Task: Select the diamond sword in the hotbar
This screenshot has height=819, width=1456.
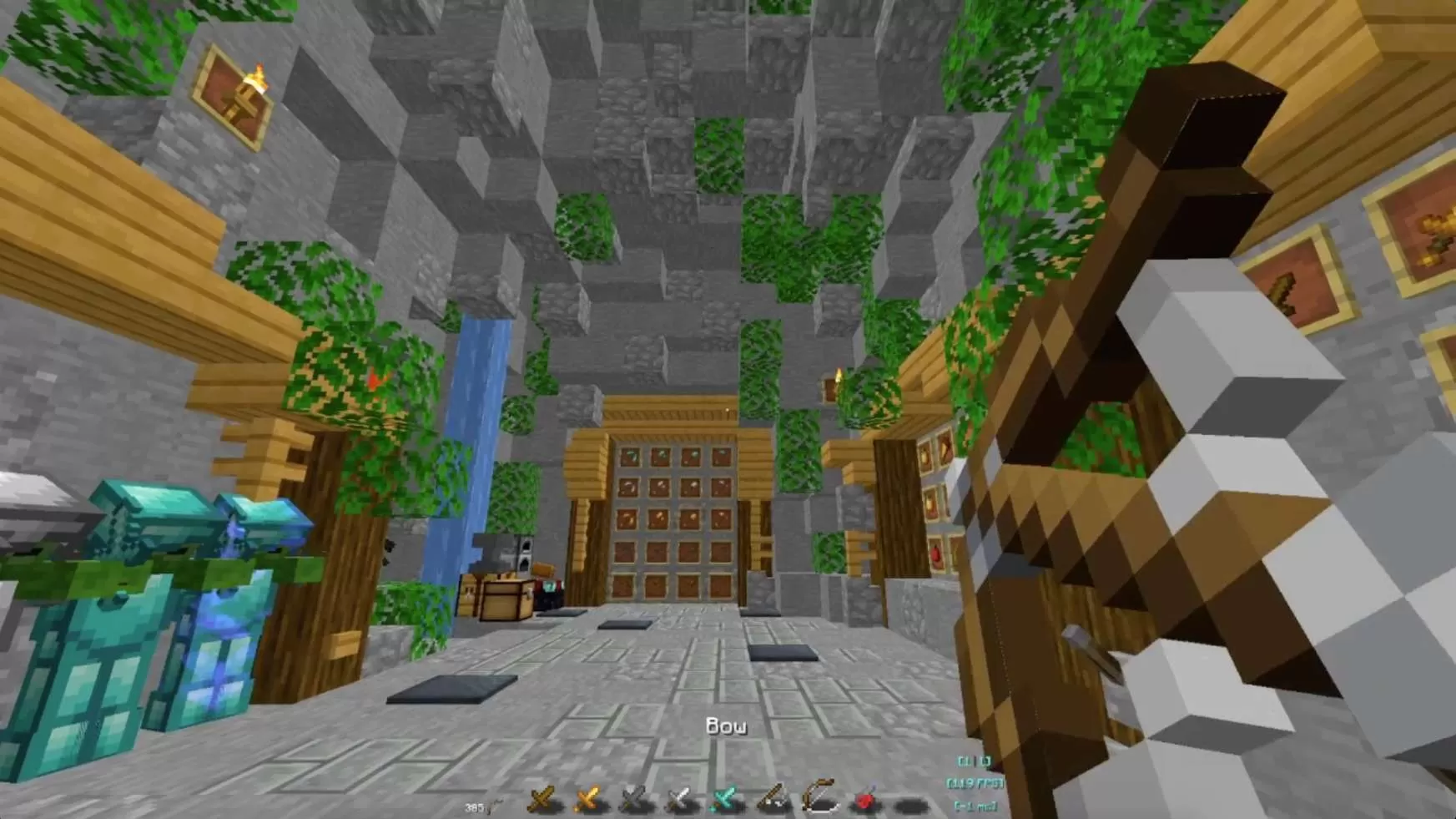Action: coord(723,800)
